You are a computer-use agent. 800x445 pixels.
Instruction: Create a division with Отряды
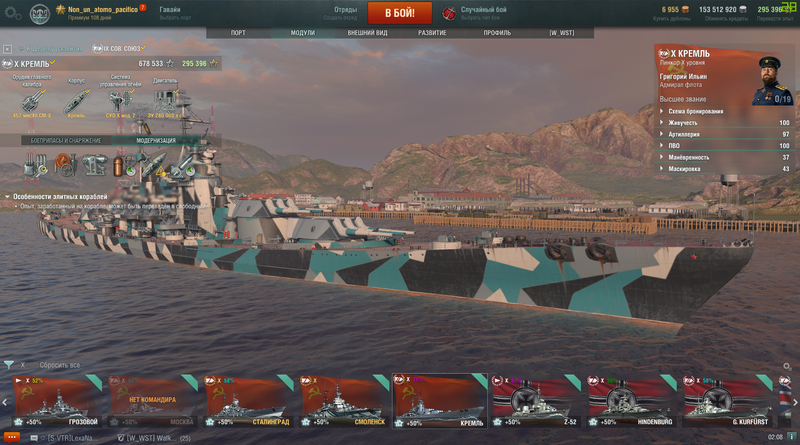[345, 12]
